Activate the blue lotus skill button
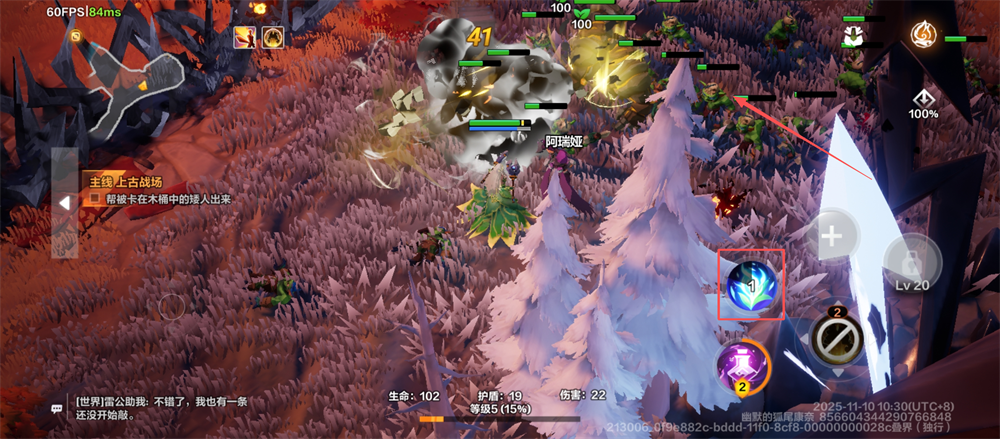 pyautogui.click(x=751, y=283)
